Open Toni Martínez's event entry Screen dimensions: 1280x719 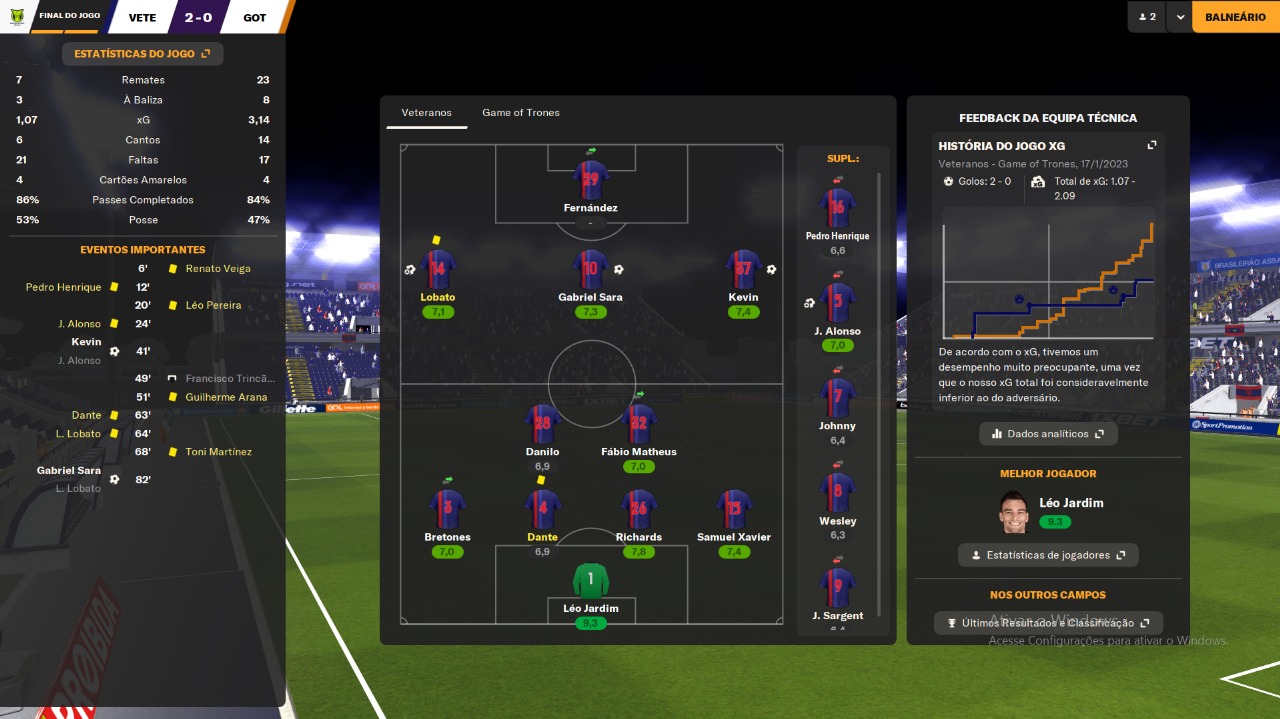[x=218, y=452]
